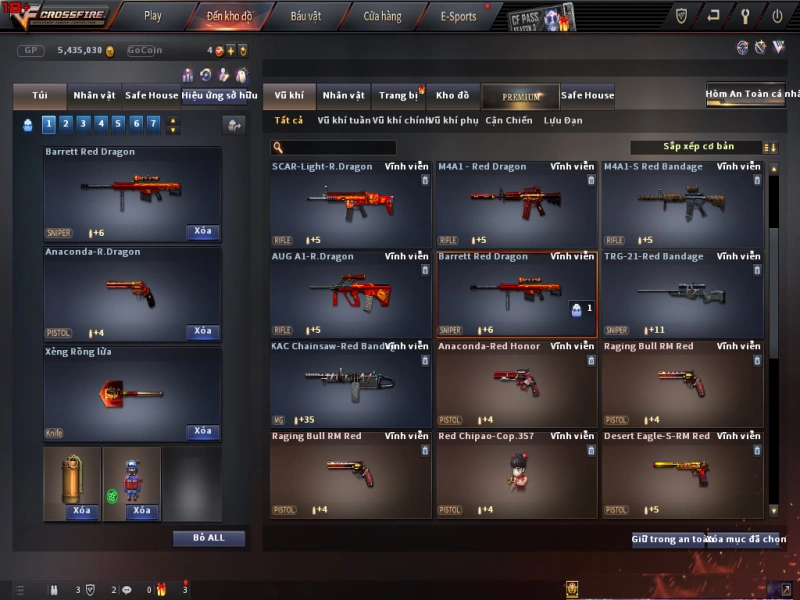
Task: Select the KAC Chainsaw-Red Bandage machine gun
Action: click(x=350, y=384)
